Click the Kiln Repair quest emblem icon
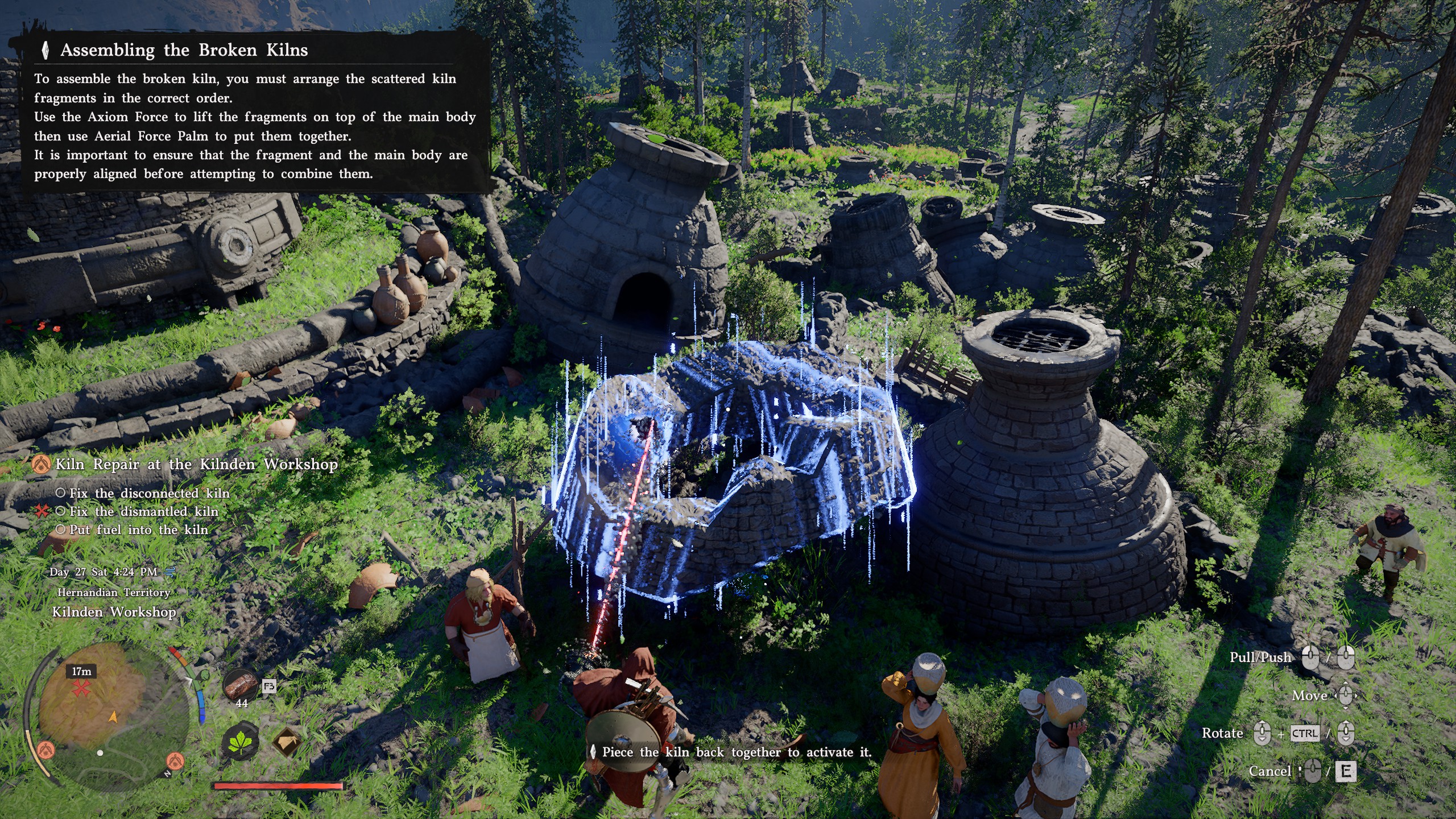Viewport: 1456px width, 819px height. [42, 465]
